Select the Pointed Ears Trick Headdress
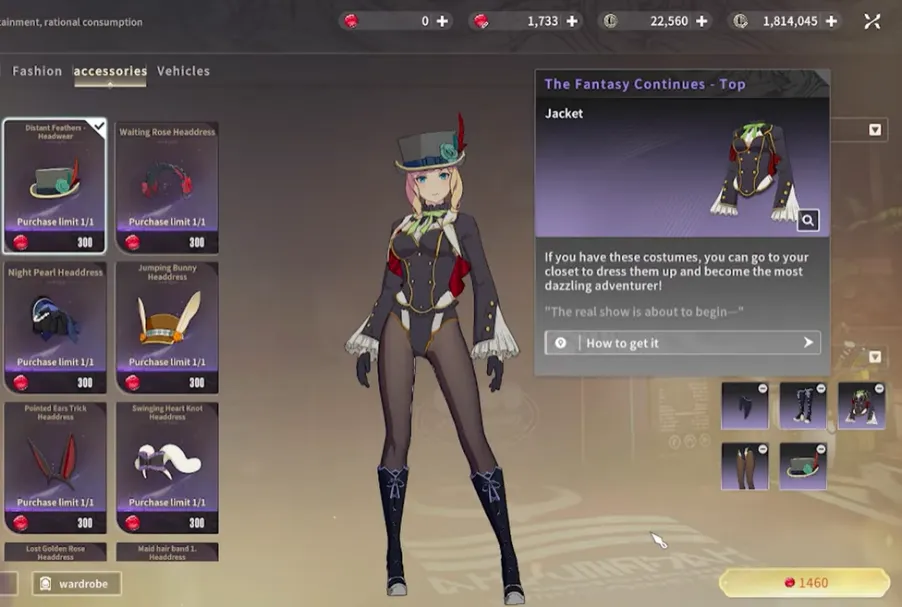Screen dimensions: 902x607 [x=55, y=466]
